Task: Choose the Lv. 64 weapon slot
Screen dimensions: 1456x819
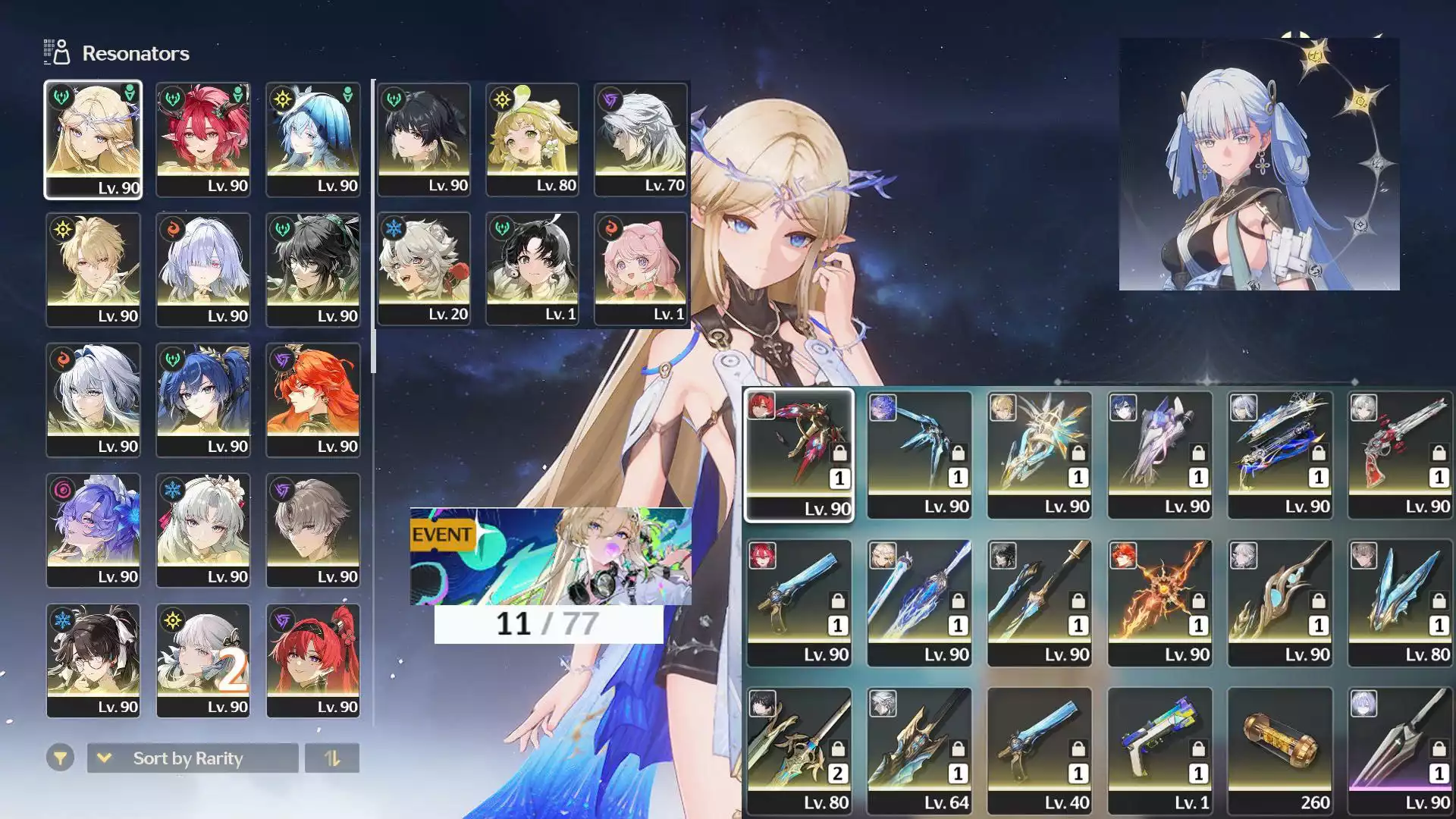Action: click(x=919, y=751)
